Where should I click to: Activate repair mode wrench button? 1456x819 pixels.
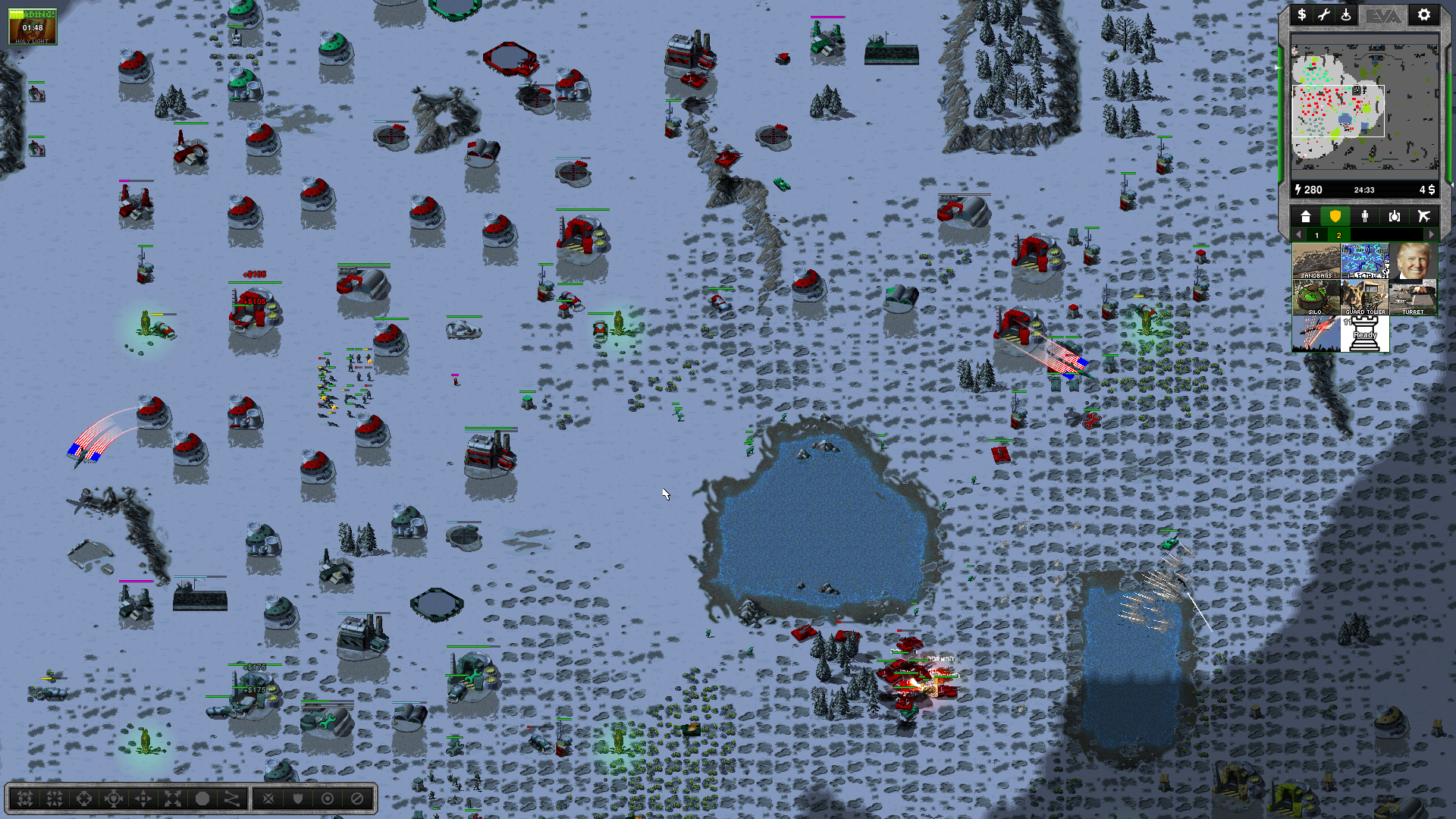coord(1324,15)
